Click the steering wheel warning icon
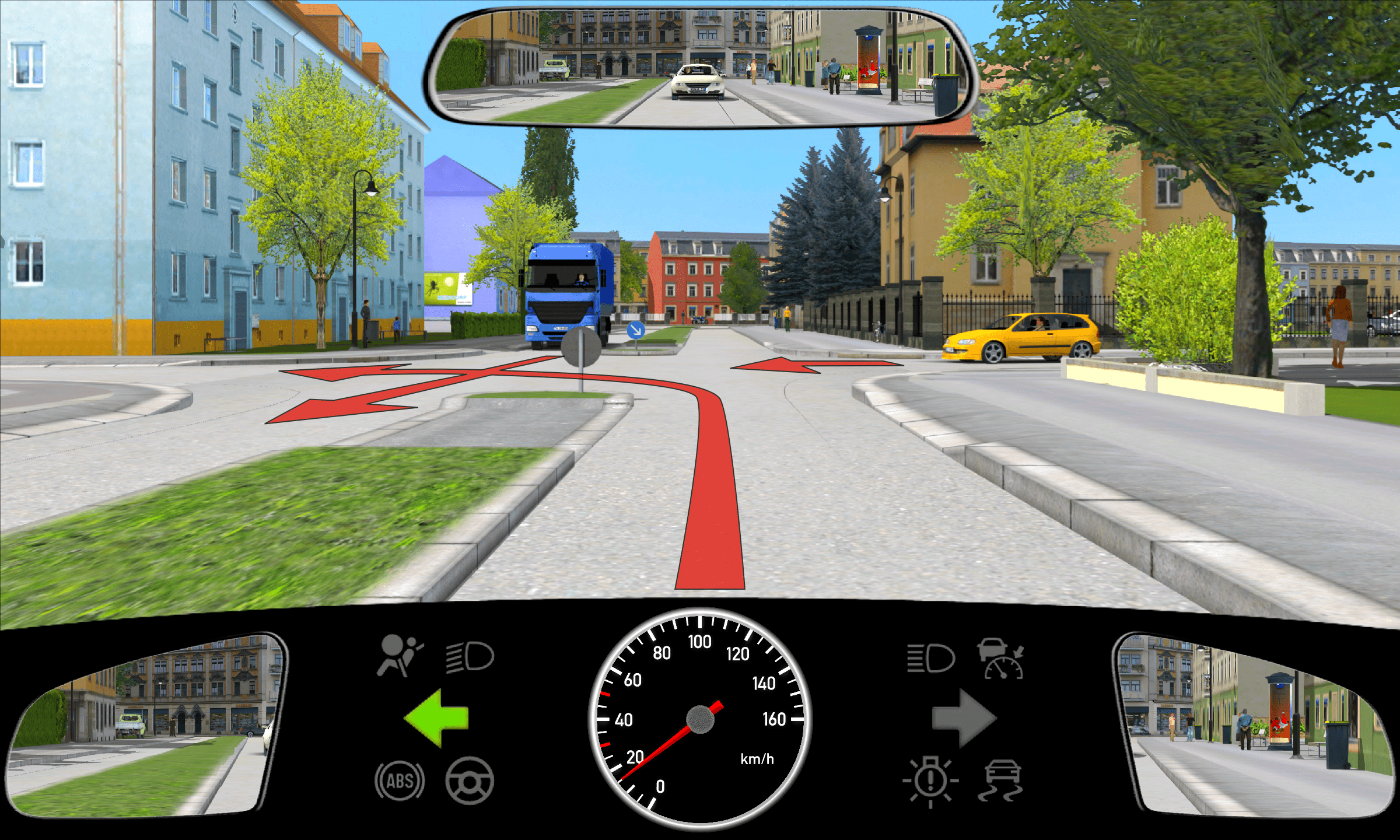 point(470,780)
